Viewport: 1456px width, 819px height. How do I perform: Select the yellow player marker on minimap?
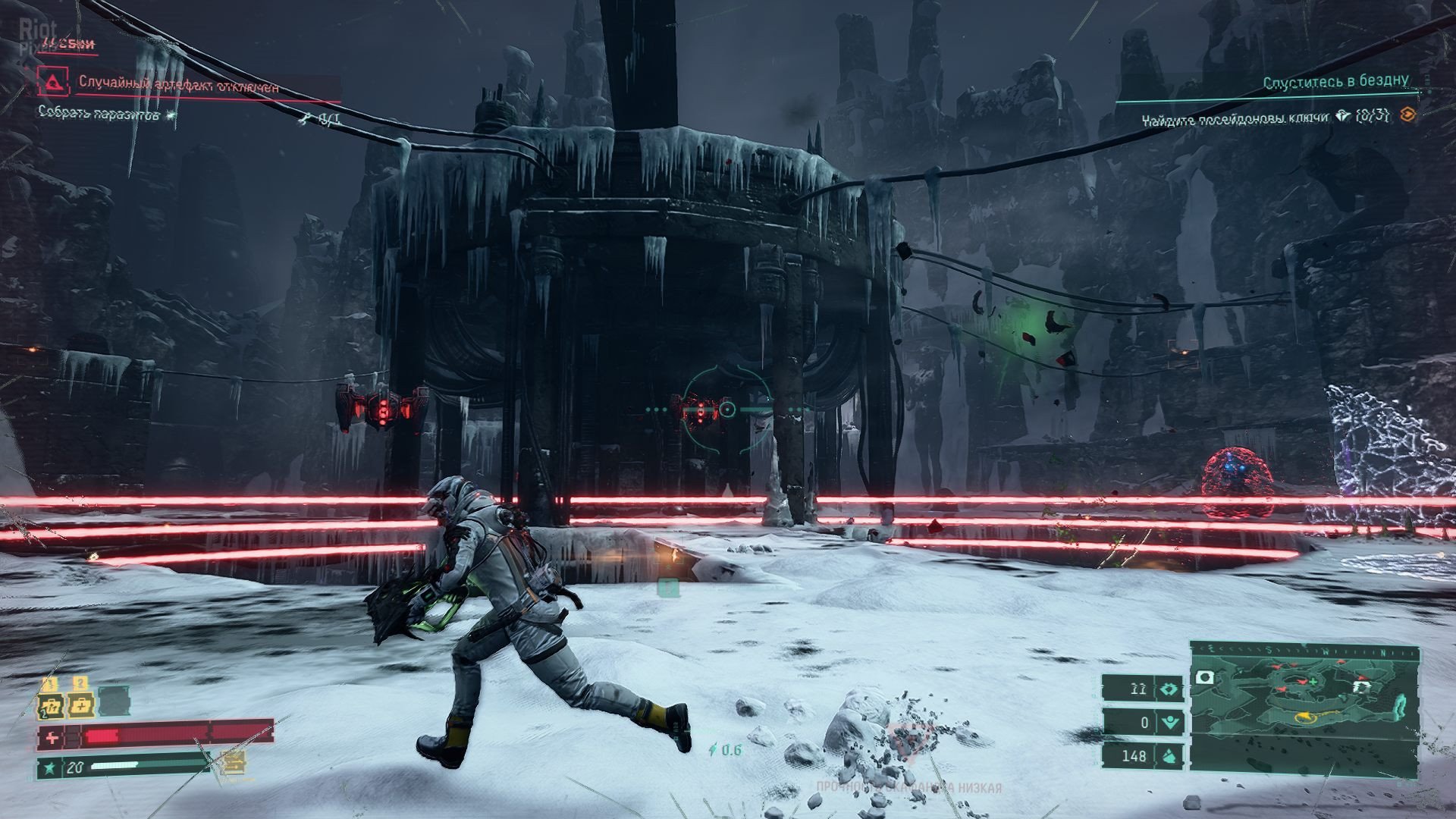[x=1306, y=715]
